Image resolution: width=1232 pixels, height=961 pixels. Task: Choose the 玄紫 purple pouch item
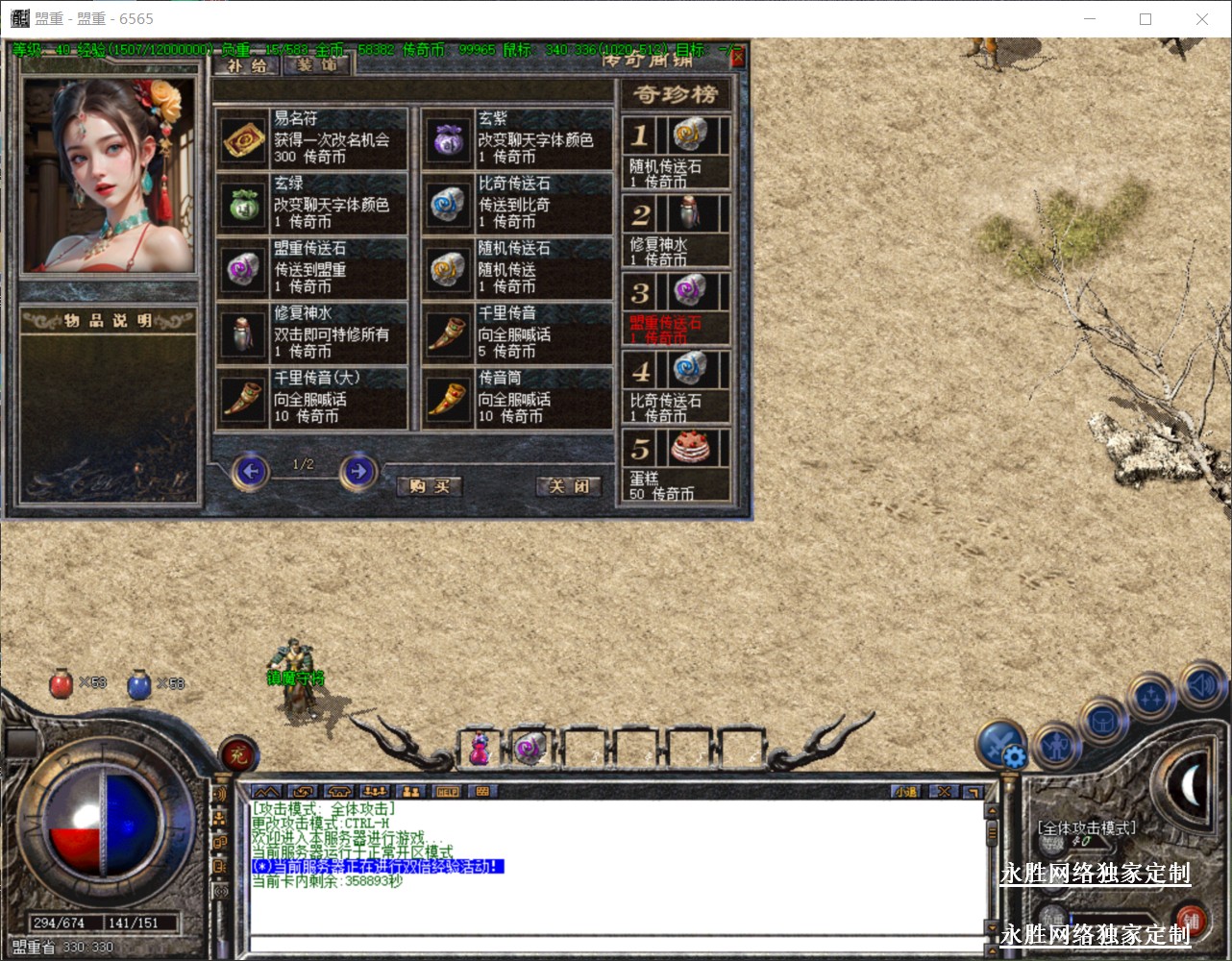446,140
